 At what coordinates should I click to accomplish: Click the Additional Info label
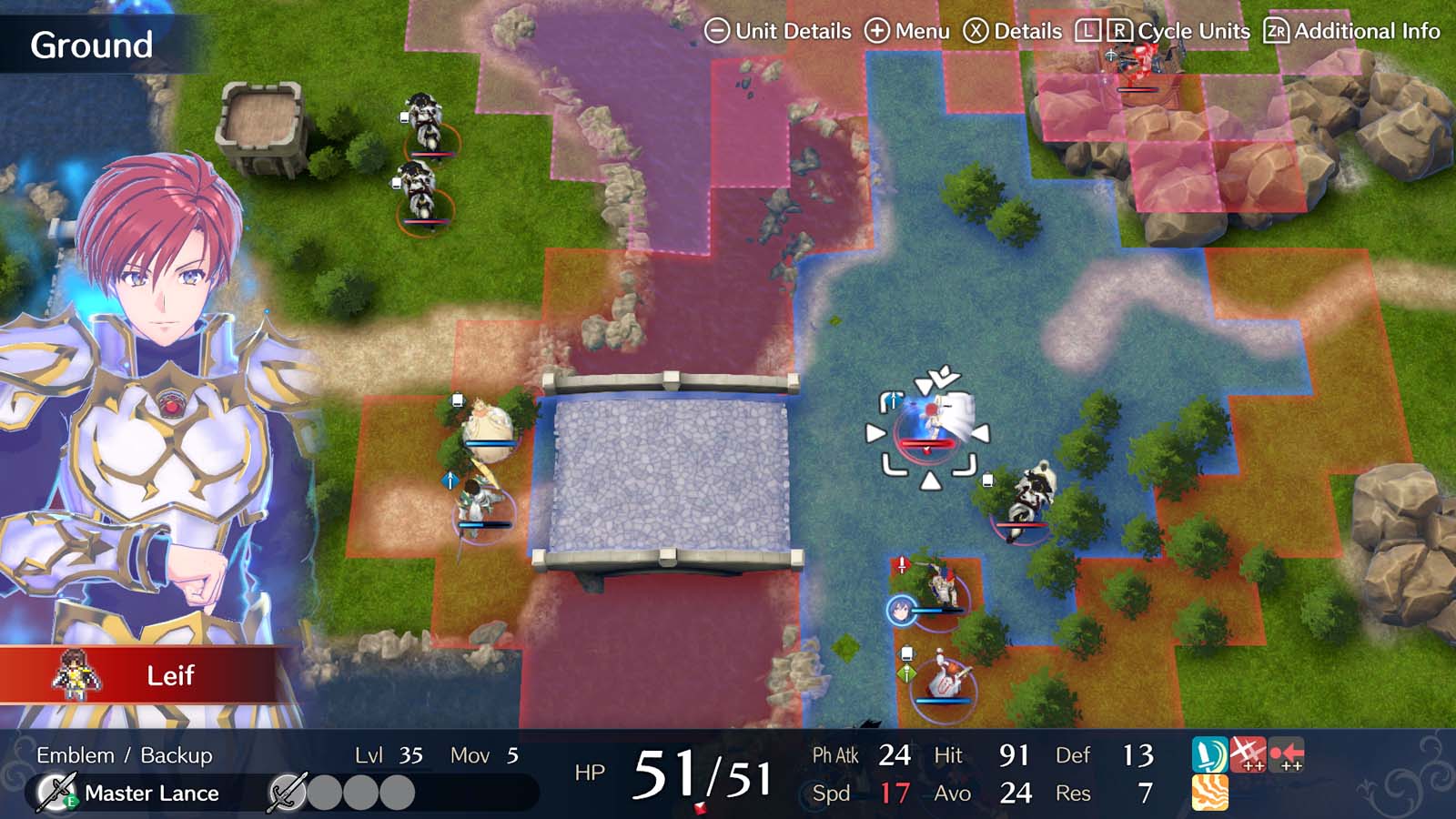(1366, 30)
